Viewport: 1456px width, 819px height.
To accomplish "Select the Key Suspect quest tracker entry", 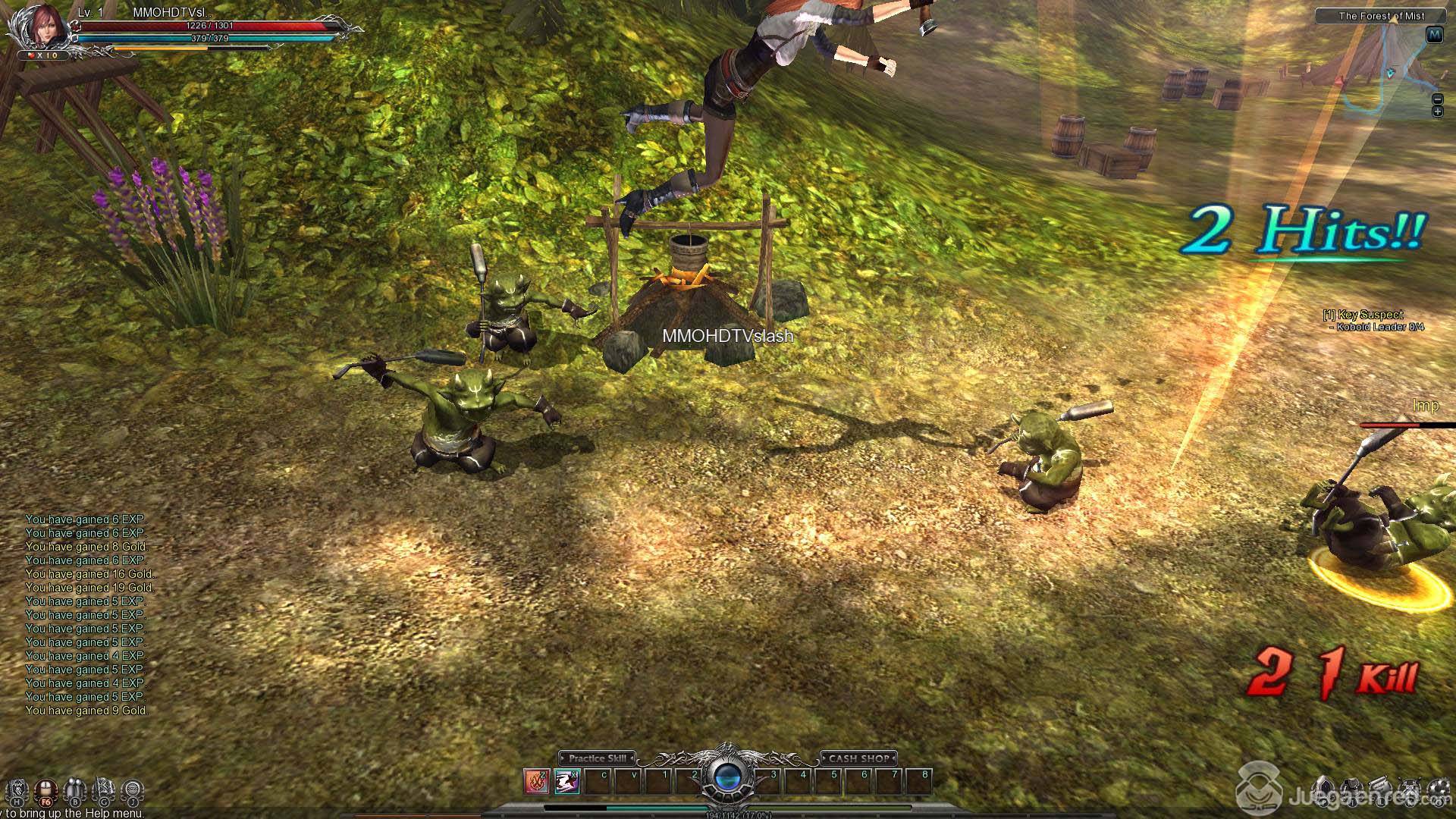I will click(1373, 315).
